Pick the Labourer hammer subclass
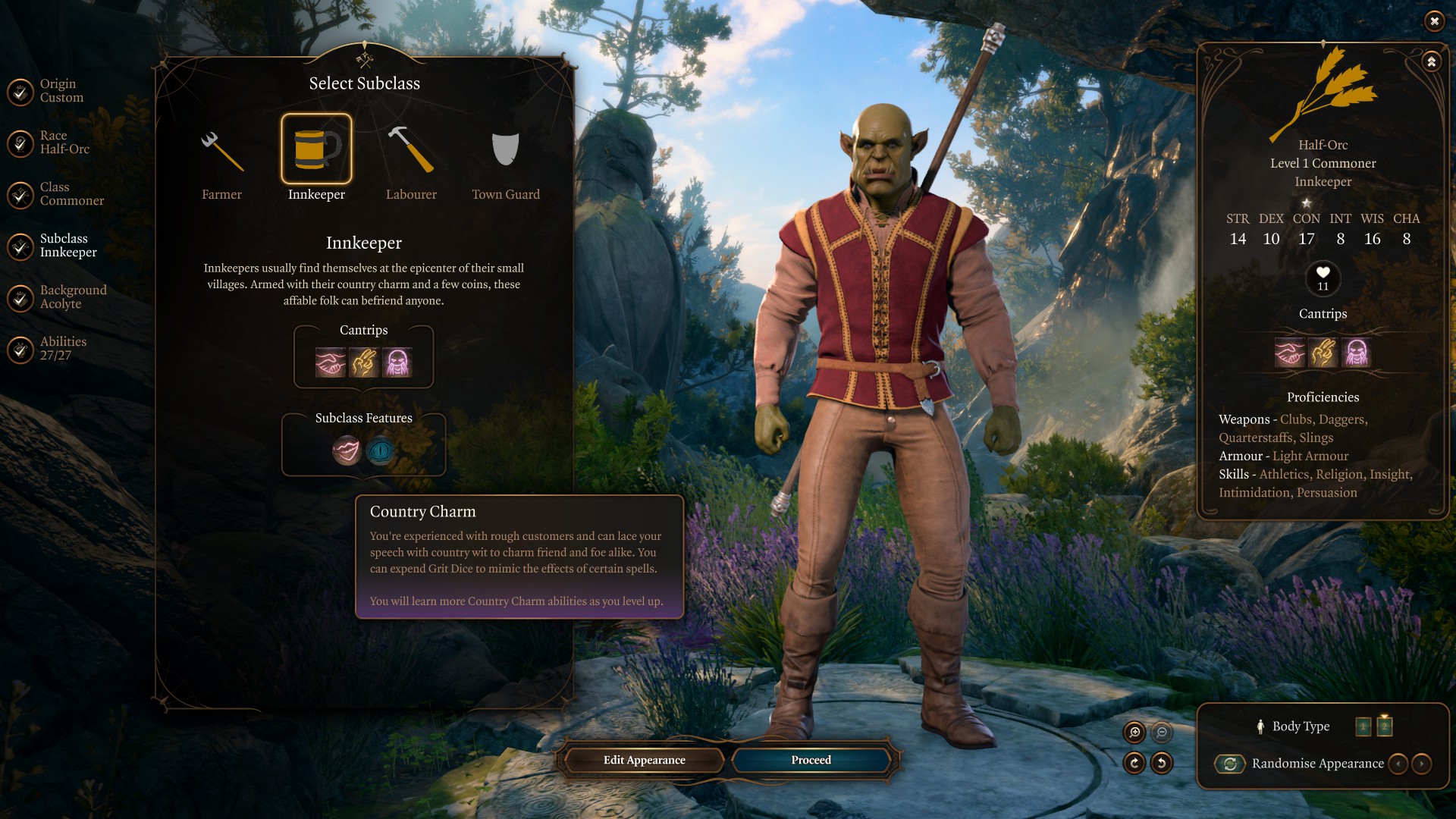This screenshot has height=819, width=1456. coord(410,152)
